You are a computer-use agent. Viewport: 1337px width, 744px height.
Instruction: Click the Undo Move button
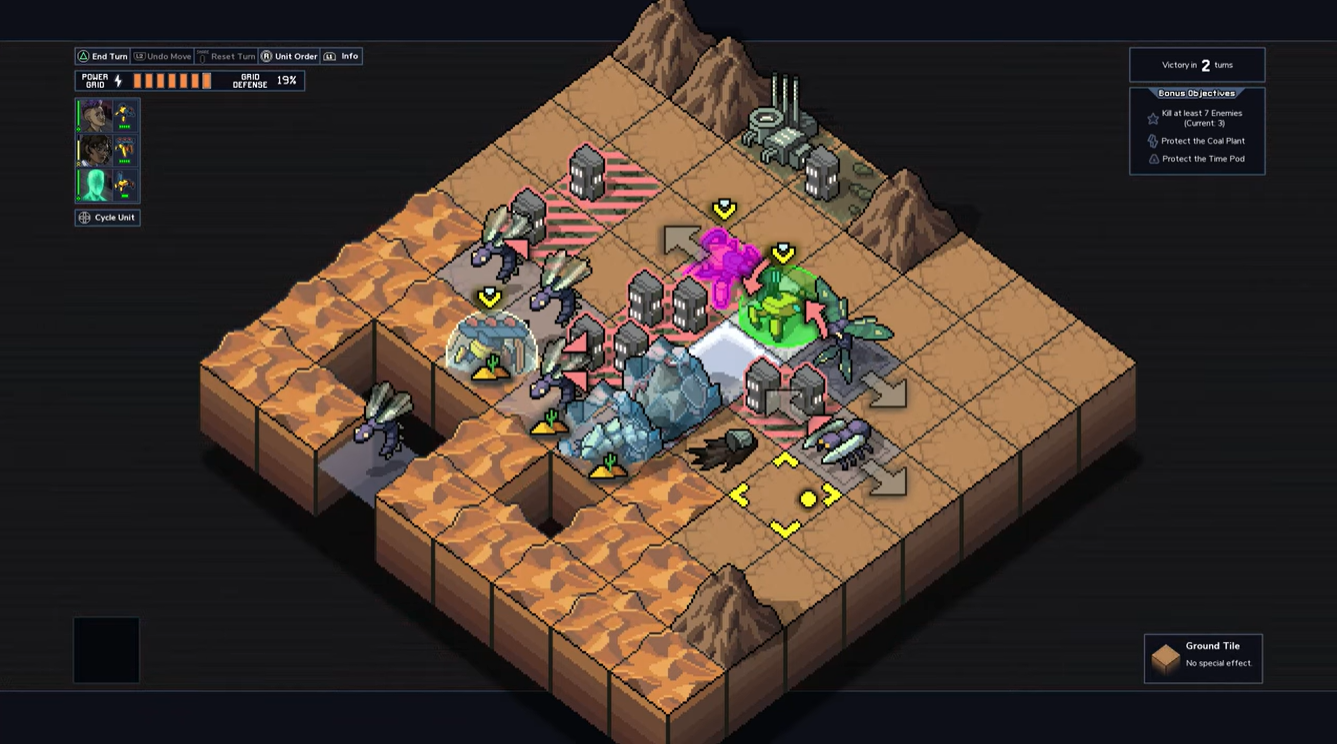coord(163,57)
